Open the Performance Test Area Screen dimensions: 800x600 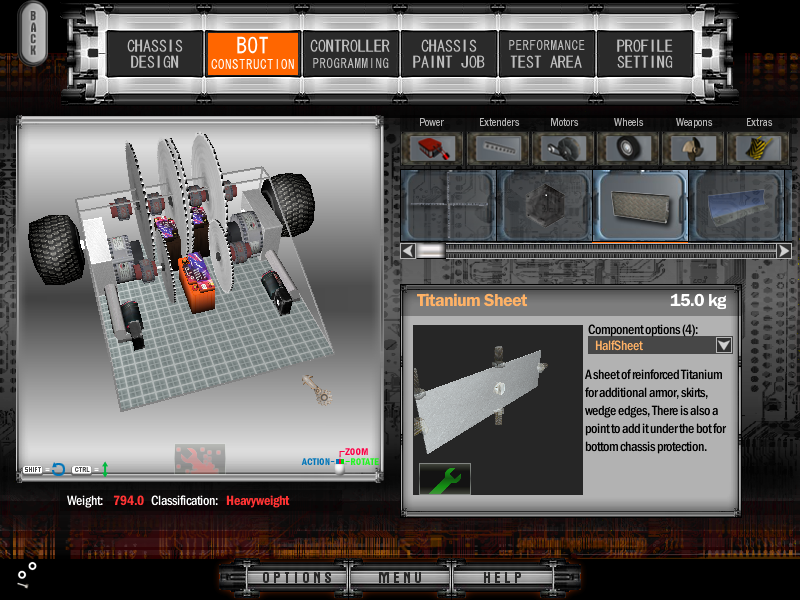(546, 54)
